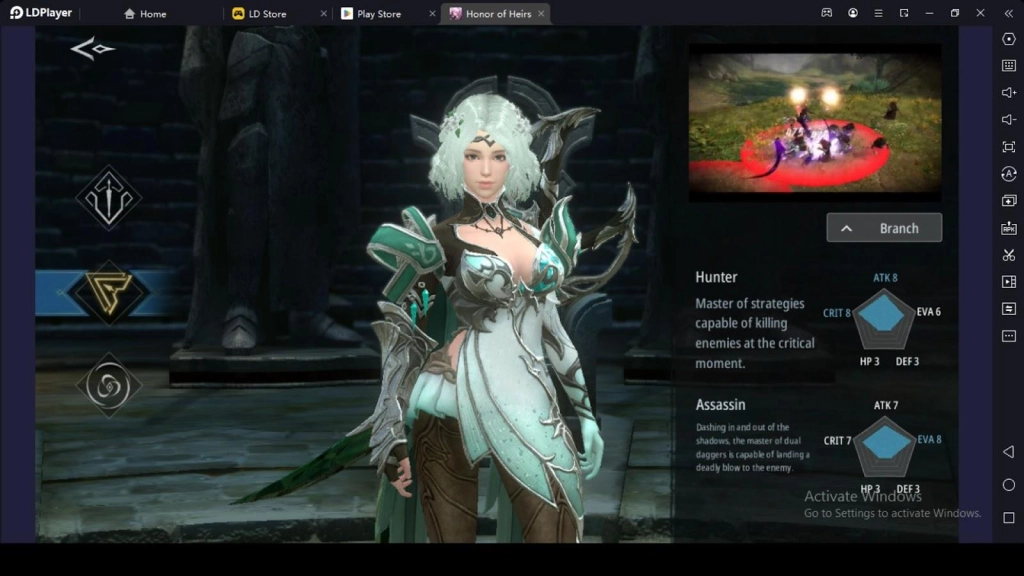The height and width of the screenshot is (576, 1024).
Task: Open the LD Store tab
Action: pos(267,14)
